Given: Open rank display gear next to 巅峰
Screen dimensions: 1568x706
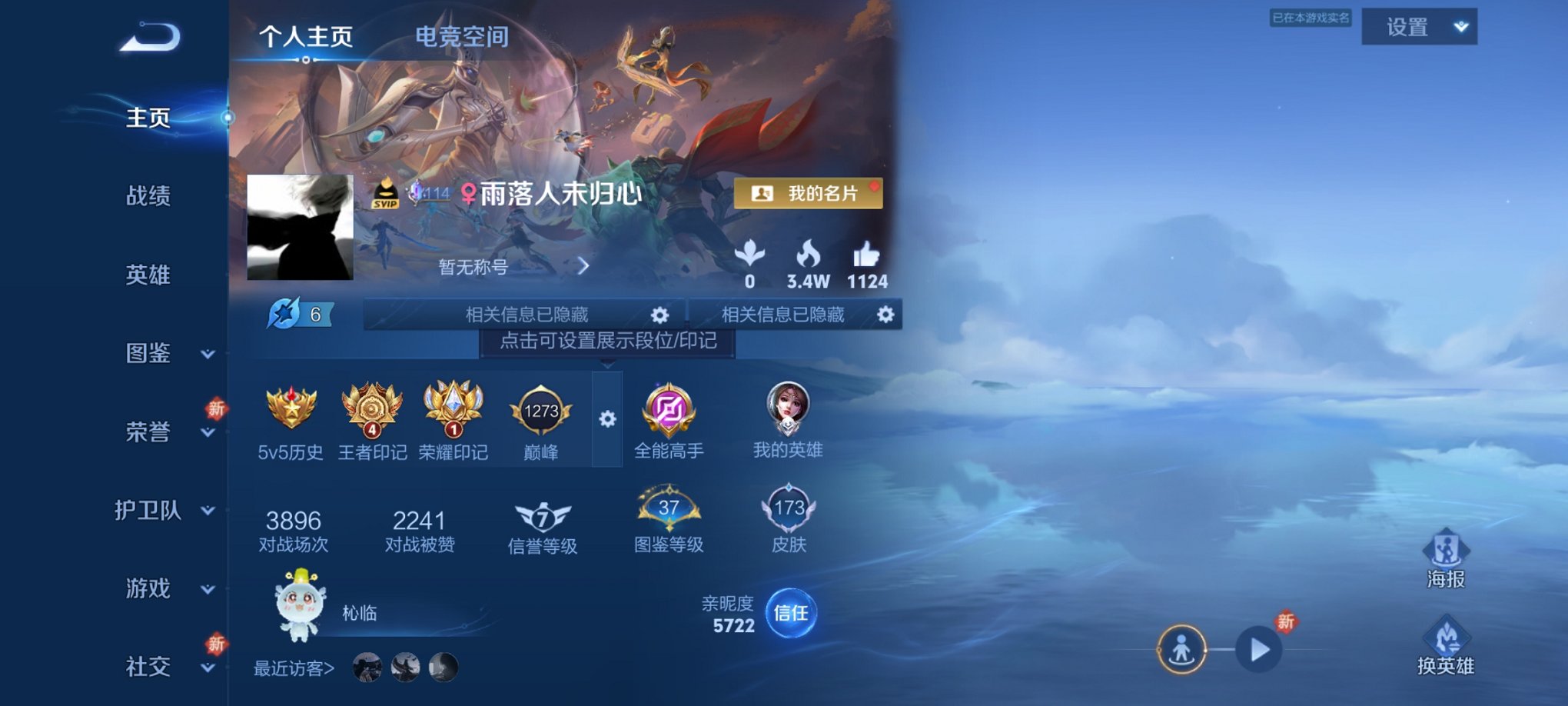Looking at the screenshot, I should click(x=609, y=419).
